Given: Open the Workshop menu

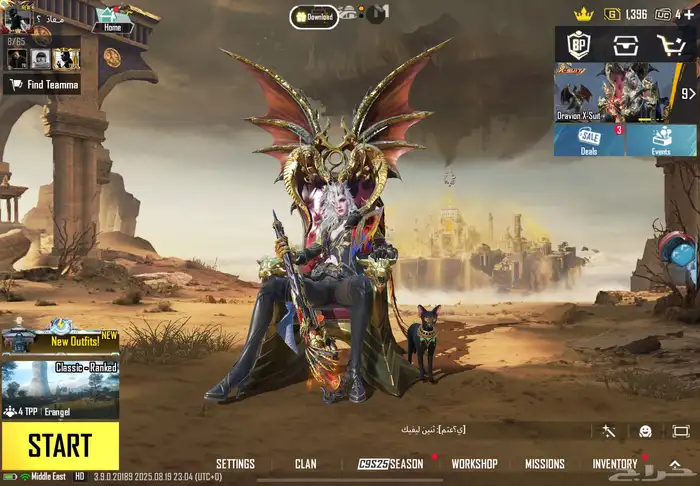Looking at the screenshot, I should coord(474,465).
